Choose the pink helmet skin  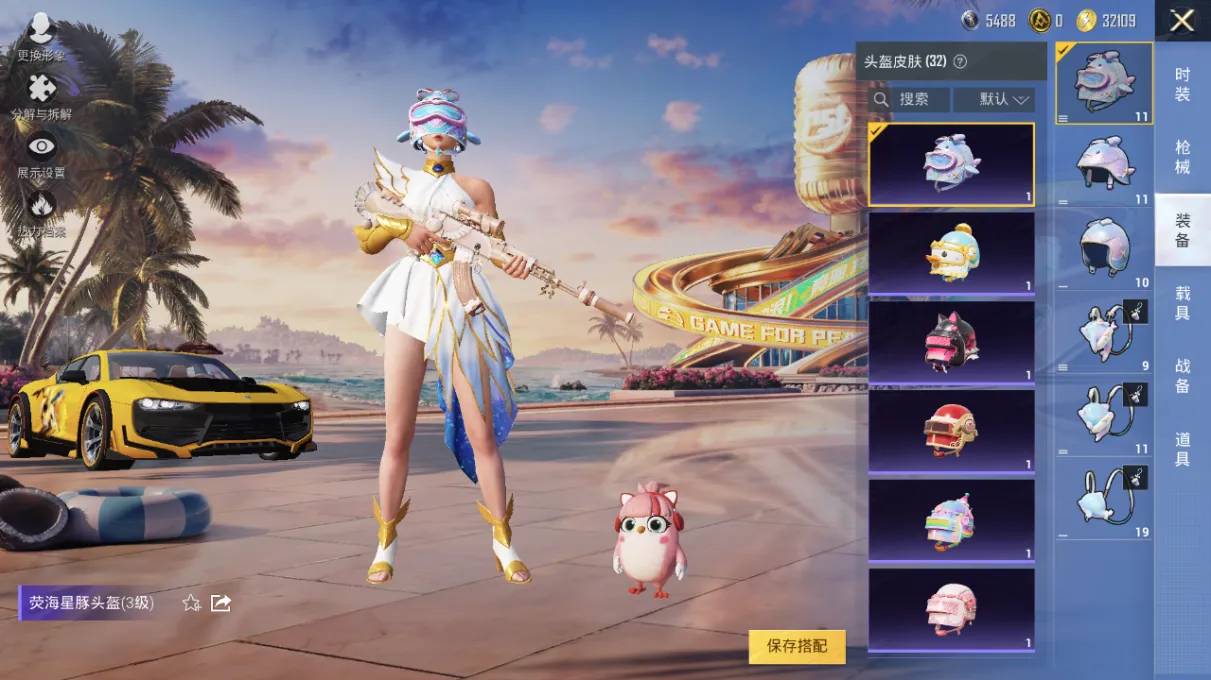click(951, 610)
